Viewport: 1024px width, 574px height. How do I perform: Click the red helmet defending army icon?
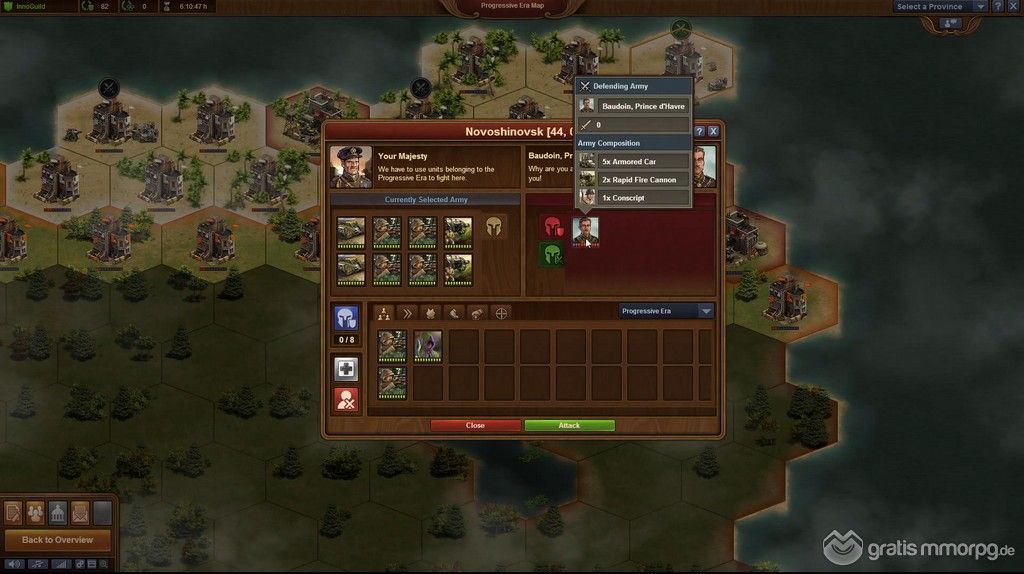click(x=552, y=227)
